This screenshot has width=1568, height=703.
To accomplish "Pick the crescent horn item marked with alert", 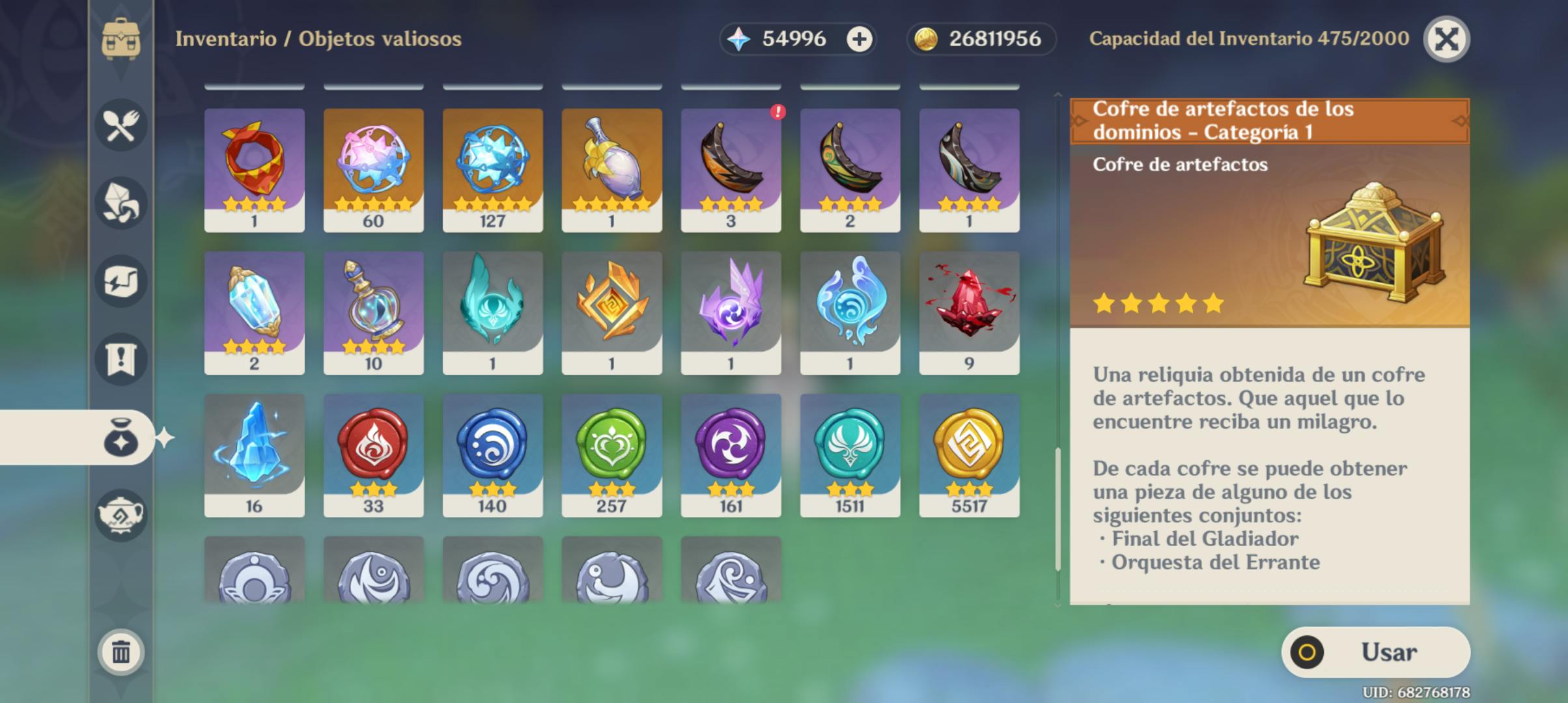I will pyautogui.click(x=731, y=169).
